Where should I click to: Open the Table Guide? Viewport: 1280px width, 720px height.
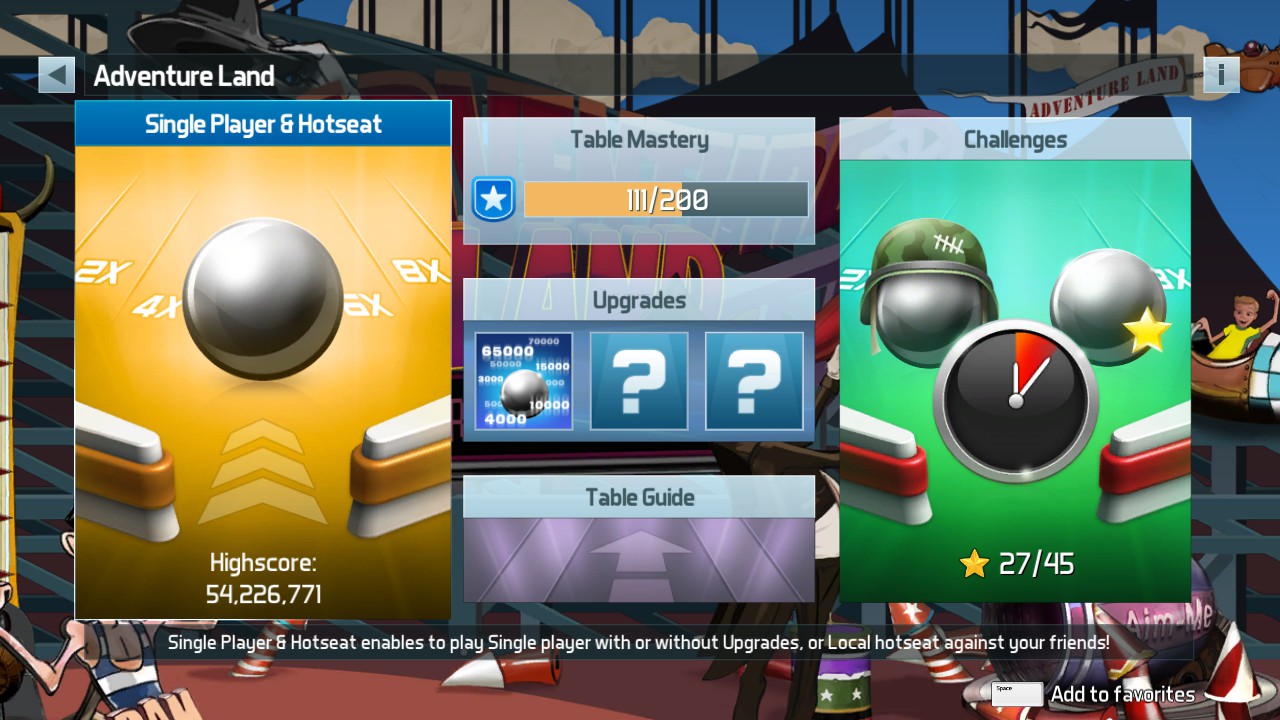(639, 539)
